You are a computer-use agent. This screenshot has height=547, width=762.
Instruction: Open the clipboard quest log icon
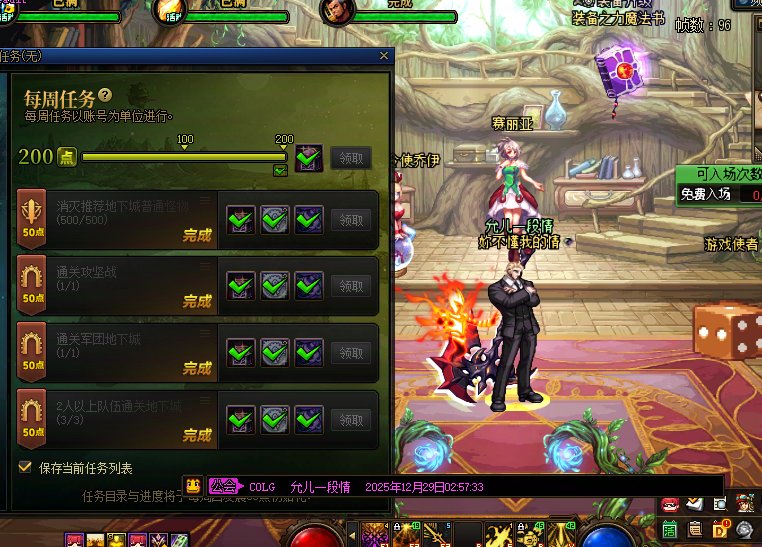695,527
